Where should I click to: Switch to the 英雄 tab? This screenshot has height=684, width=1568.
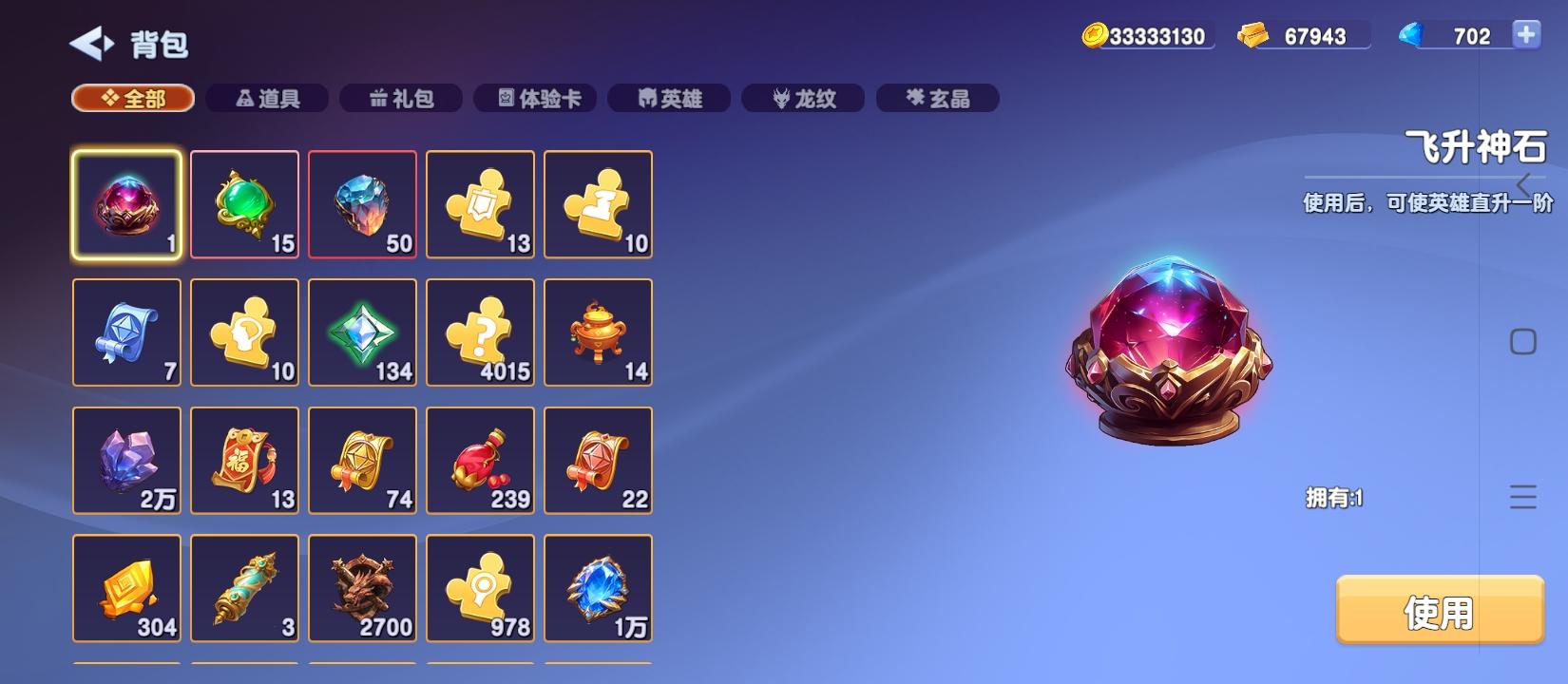pos(668,98)
